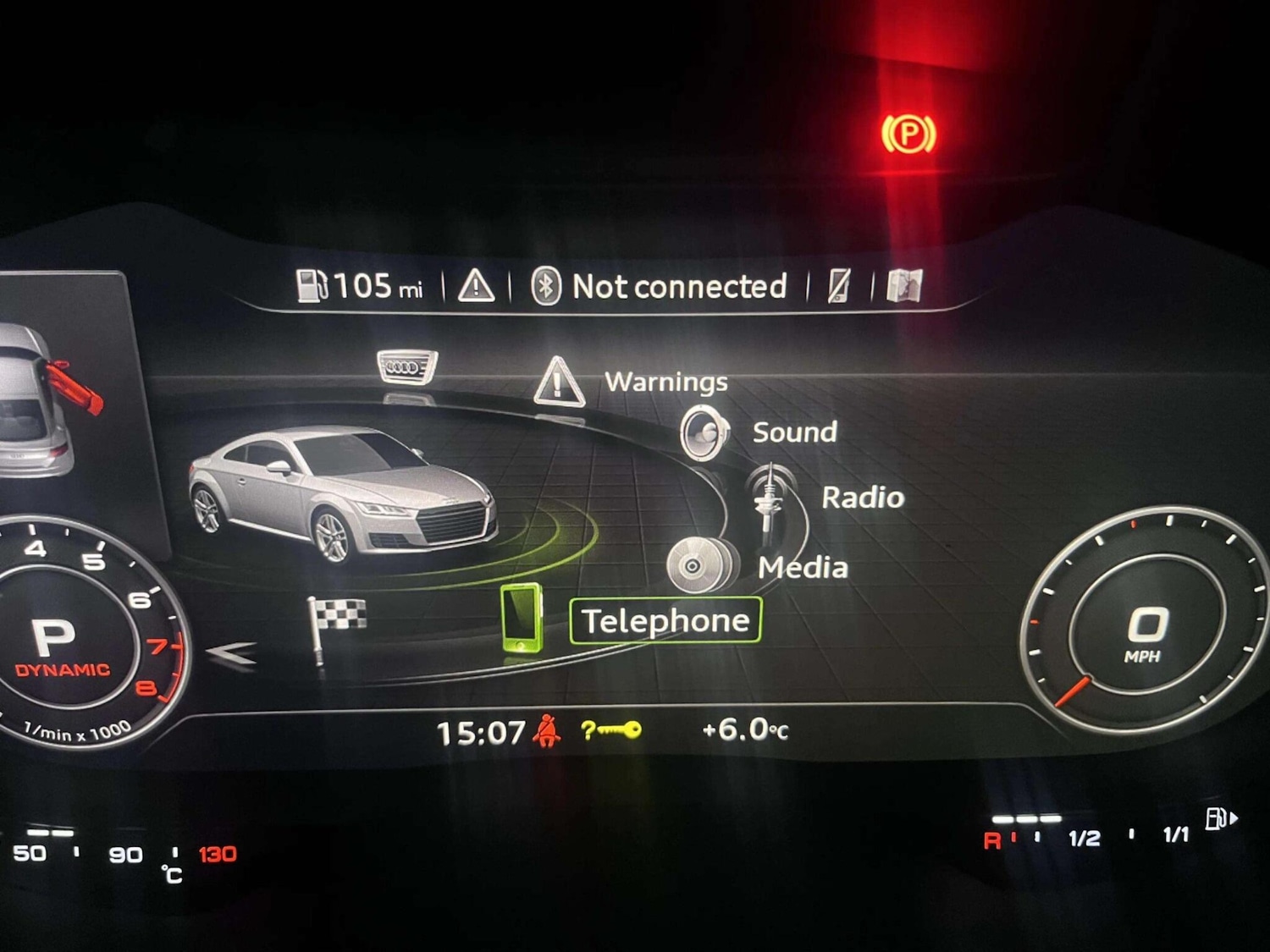Screen dimensions: 1270x952
Task: Select the phone status icon near the map
Action: (837, 287)
